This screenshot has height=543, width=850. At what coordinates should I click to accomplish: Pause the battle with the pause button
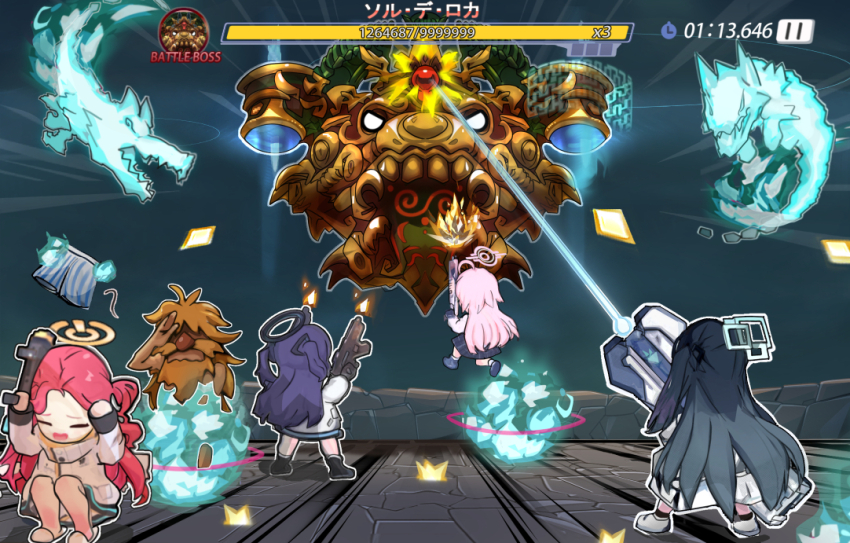[795, 30]
